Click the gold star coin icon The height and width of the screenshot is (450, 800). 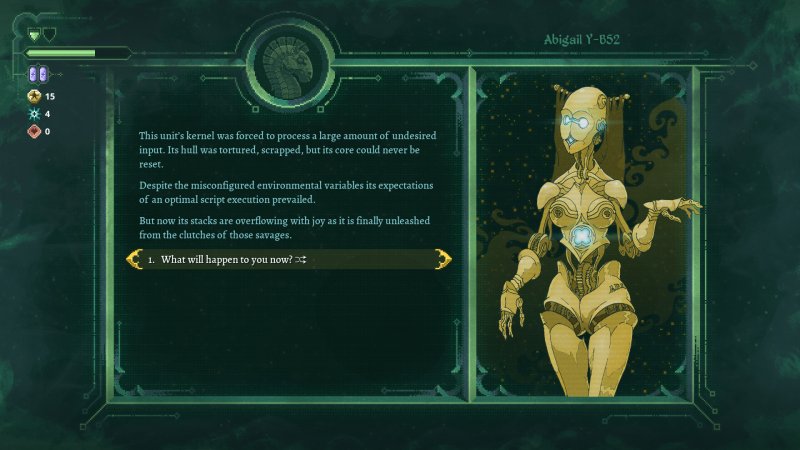pos(32,96)
